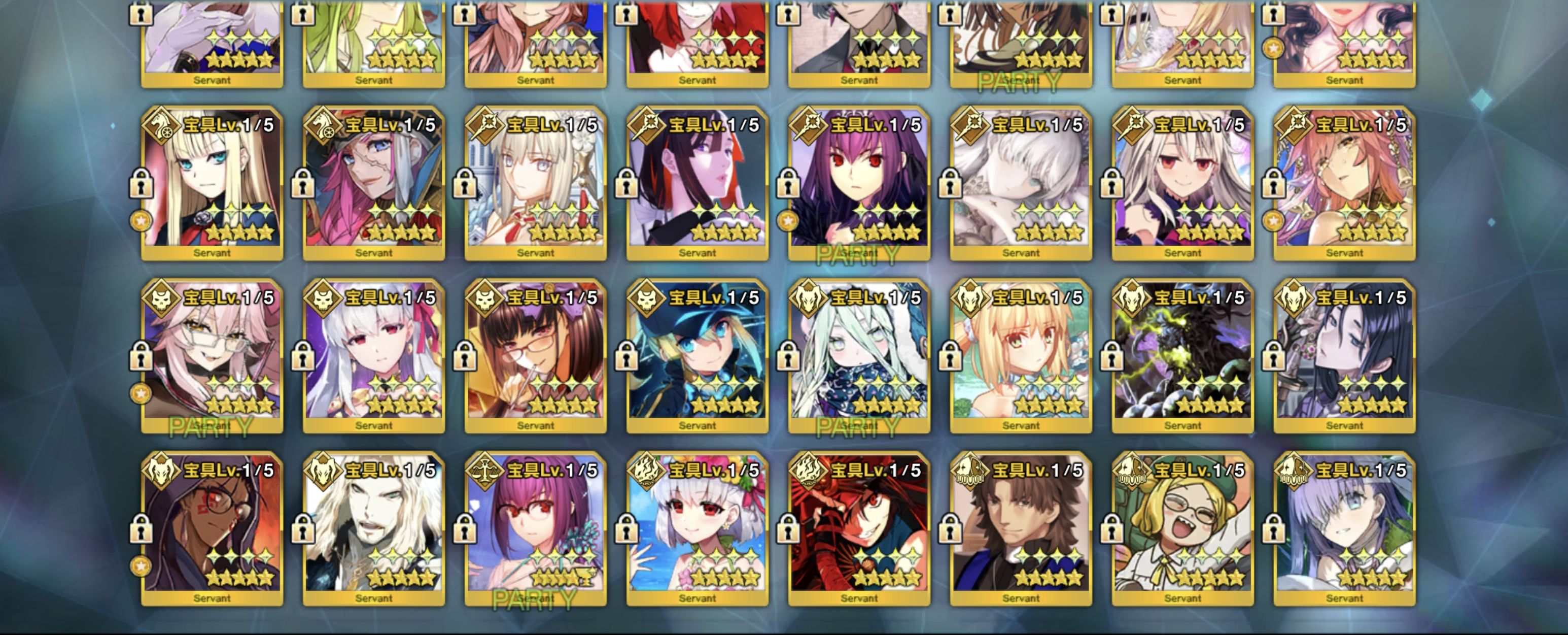Pick the purple-haired red-eyed Caster servant card
This screenshot has height=635, width=1568.
click(x=859, y=183)
